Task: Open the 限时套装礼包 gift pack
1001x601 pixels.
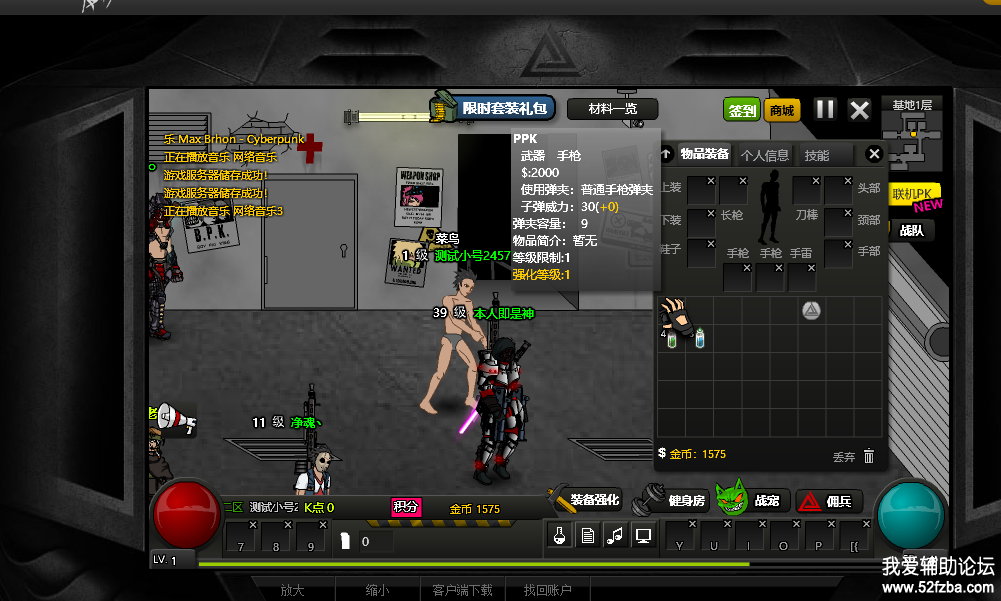Action: (494, 108)
